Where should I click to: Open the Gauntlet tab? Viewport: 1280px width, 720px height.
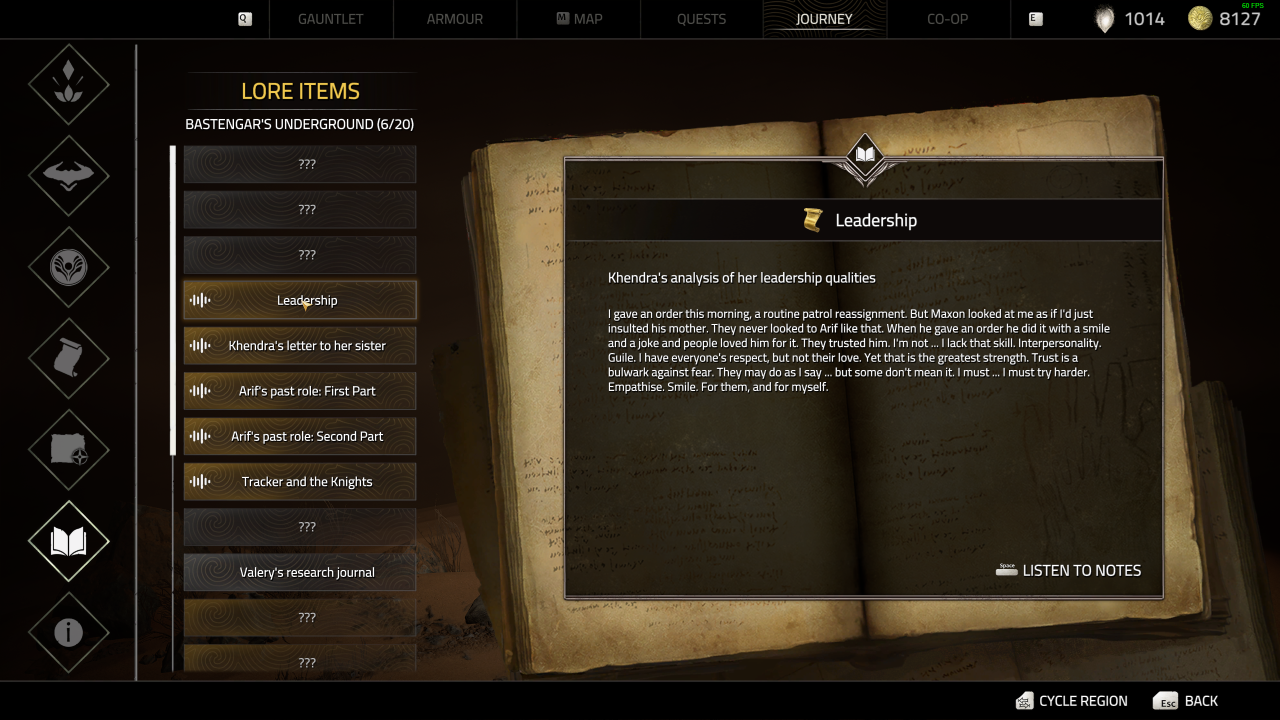(x=330, y=19)
